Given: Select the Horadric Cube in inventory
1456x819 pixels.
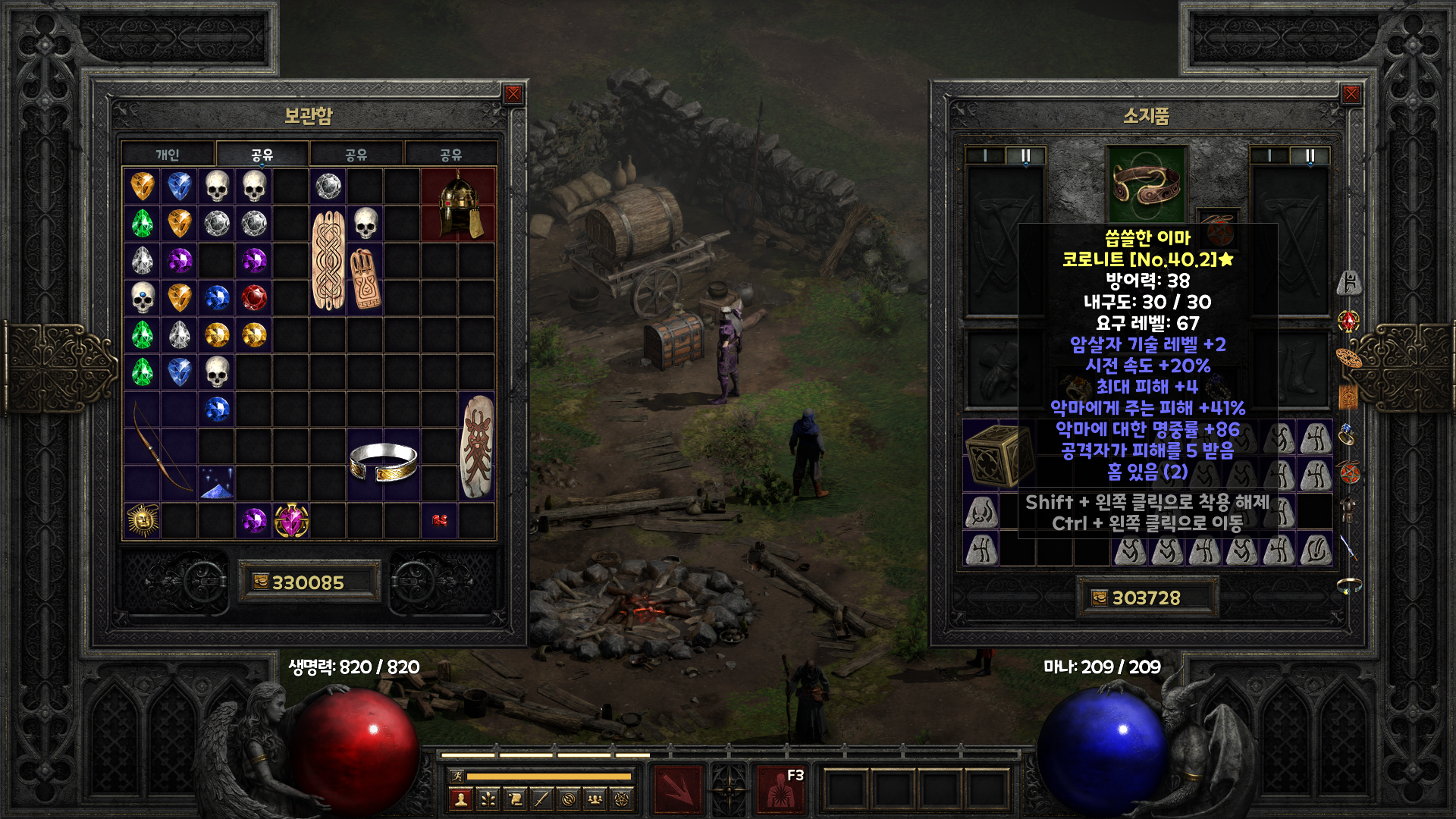Looking at the screenshot, I should (999, 455).
